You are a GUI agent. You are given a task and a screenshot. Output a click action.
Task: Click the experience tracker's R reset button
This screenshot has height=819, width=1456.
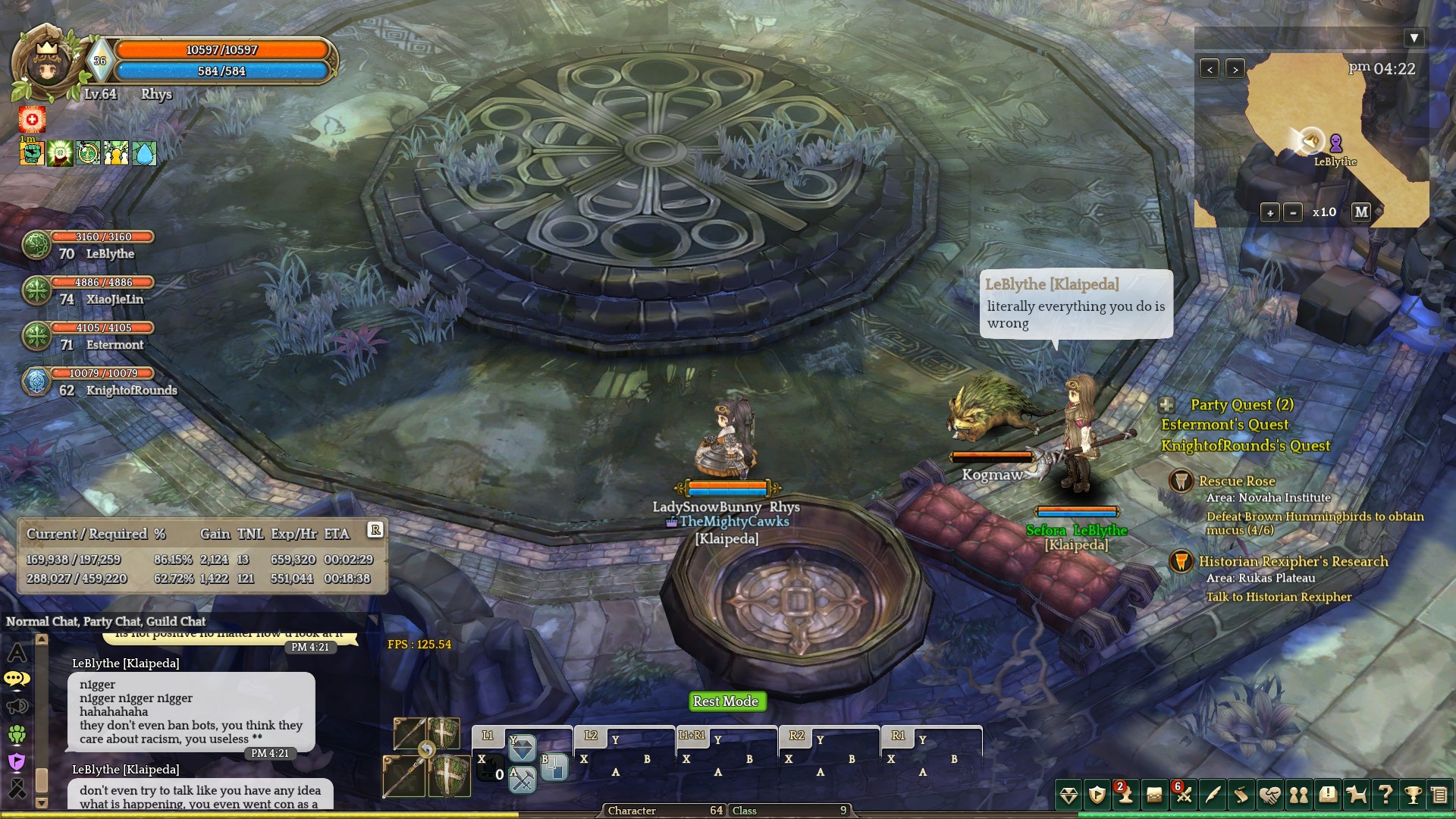(375, 530)
